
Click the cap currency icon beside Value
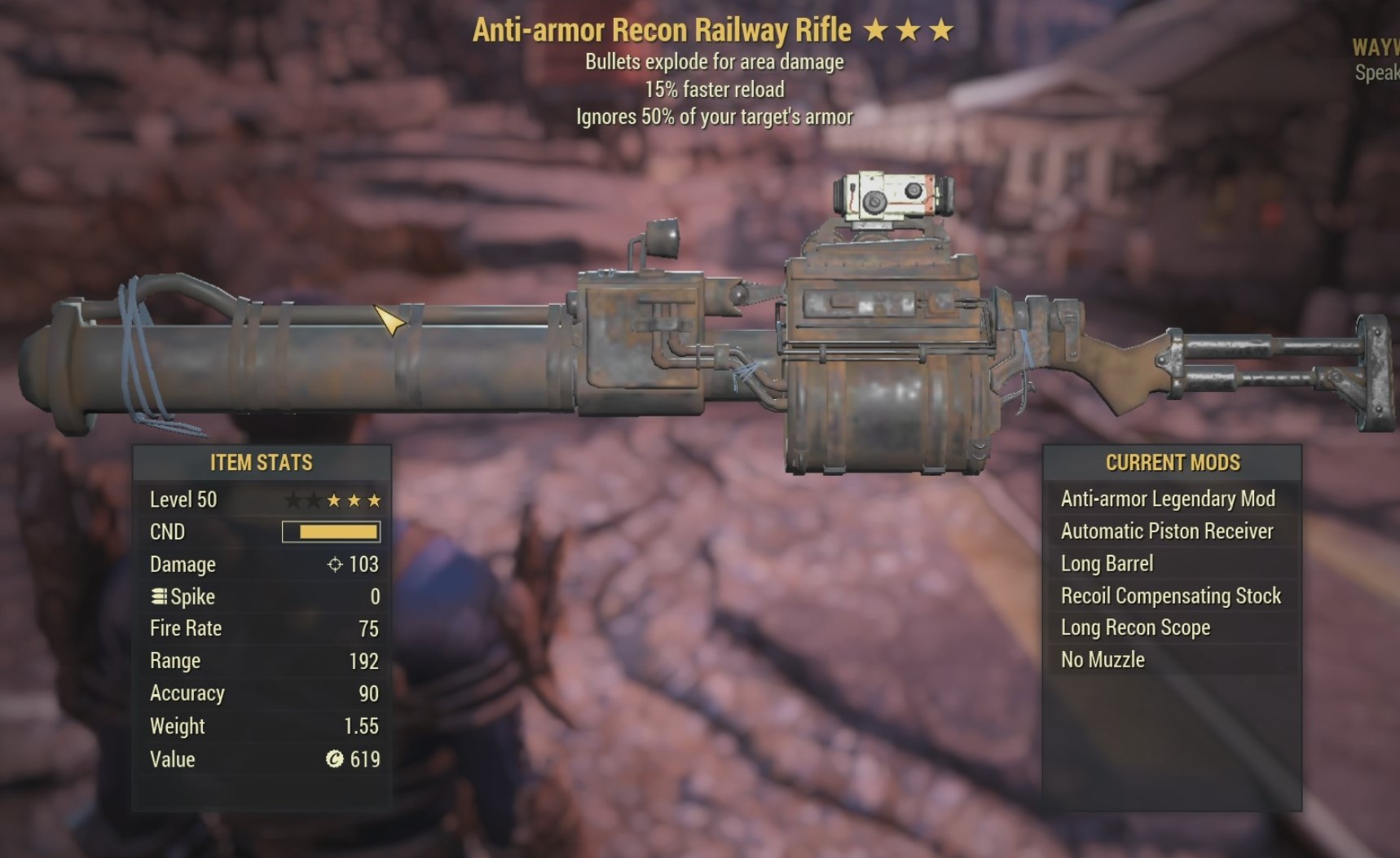[334, 759]
